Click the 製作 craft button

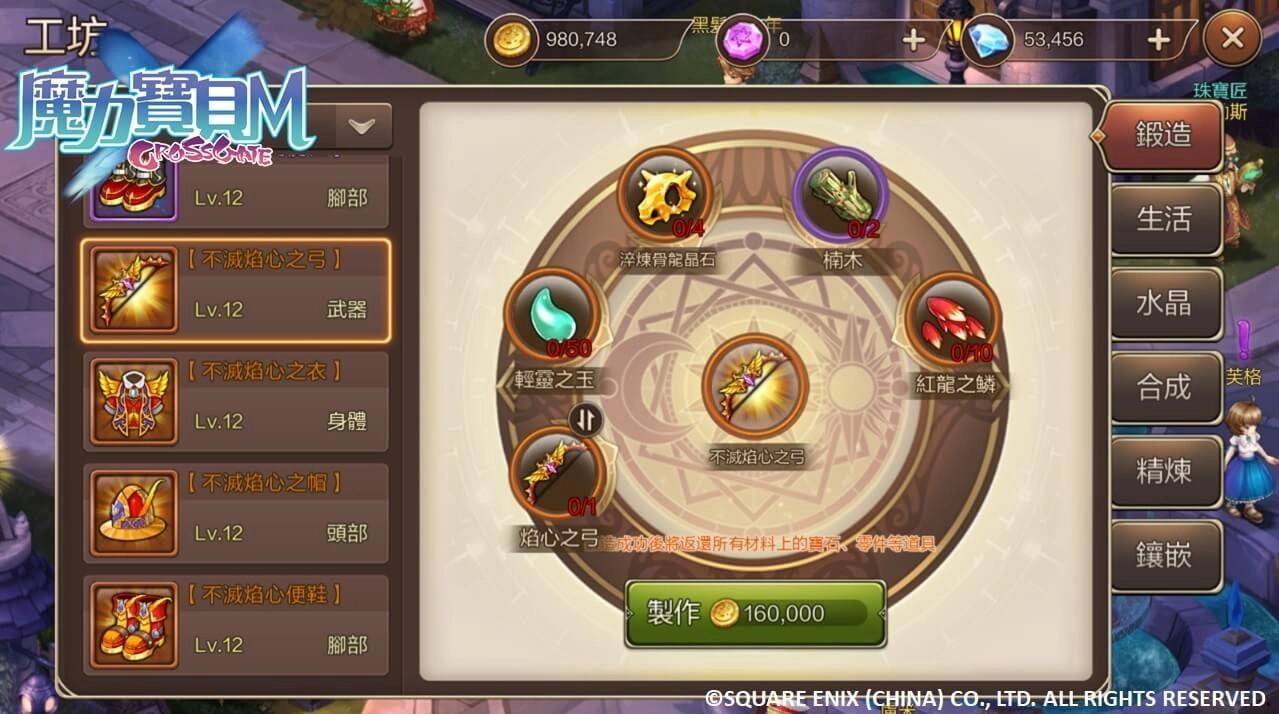tap(755, 613)
